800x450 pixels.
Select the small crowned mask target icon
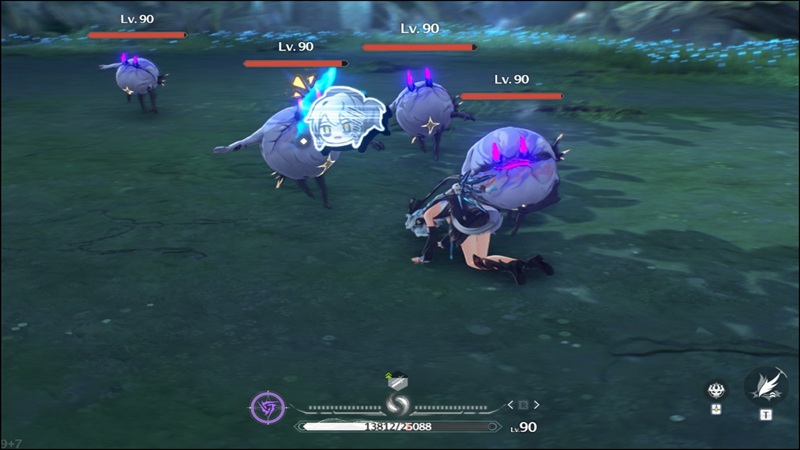(716, 391)
